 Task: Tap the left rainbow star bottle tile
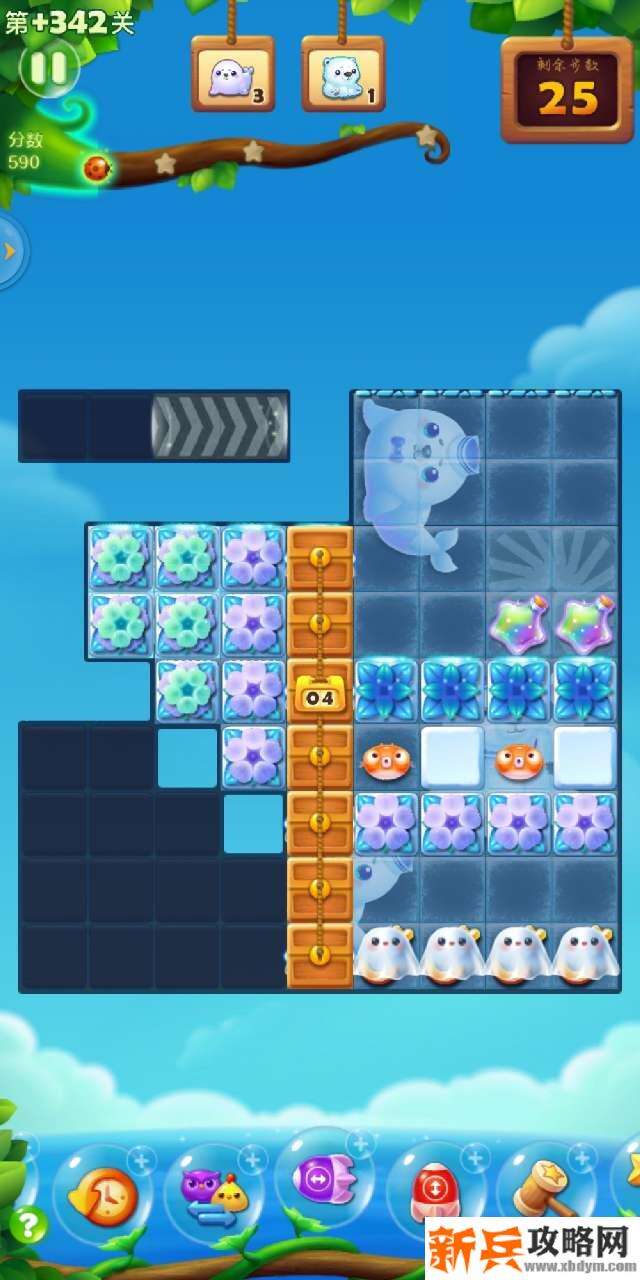519,626
